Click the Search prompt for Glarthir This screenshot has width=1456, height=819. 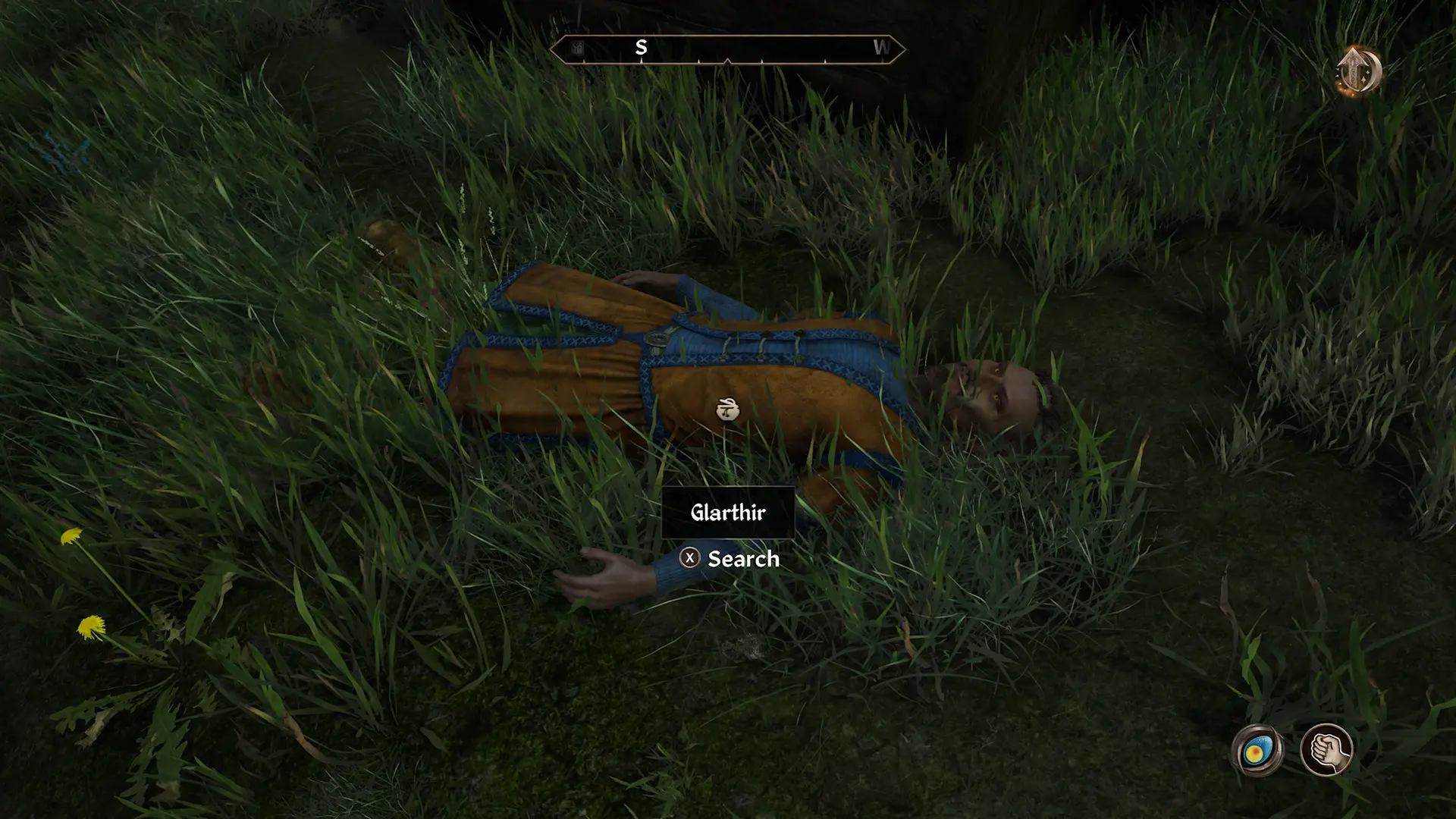pyautogui.click(x=730, y=559)
